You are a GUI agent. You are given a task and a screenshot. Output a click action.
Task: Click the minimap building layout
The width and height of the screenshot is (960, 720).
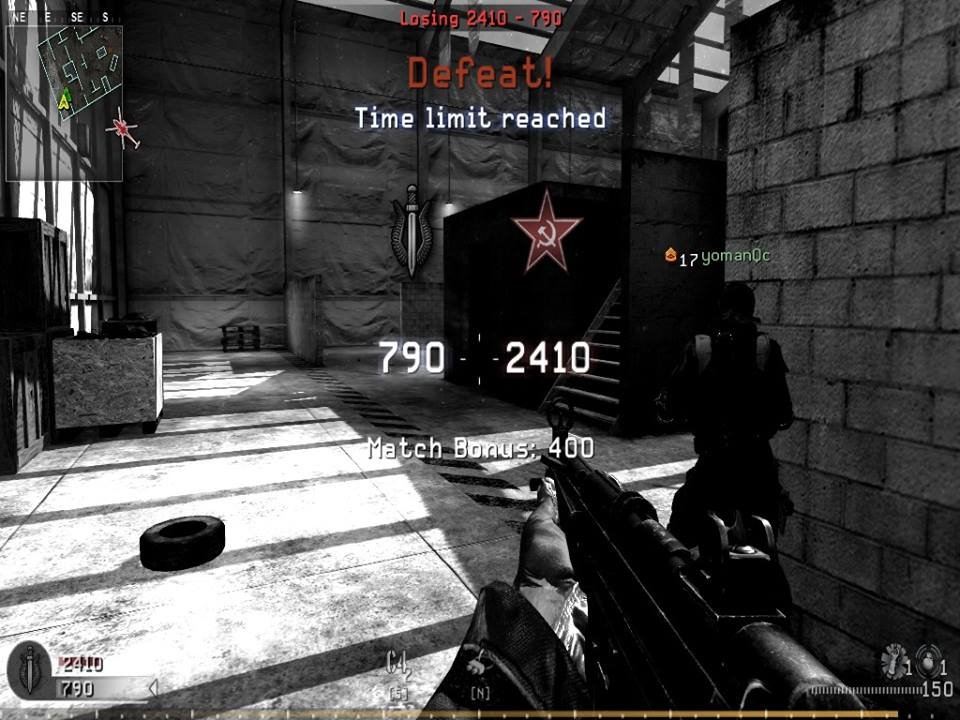point(80,70)
